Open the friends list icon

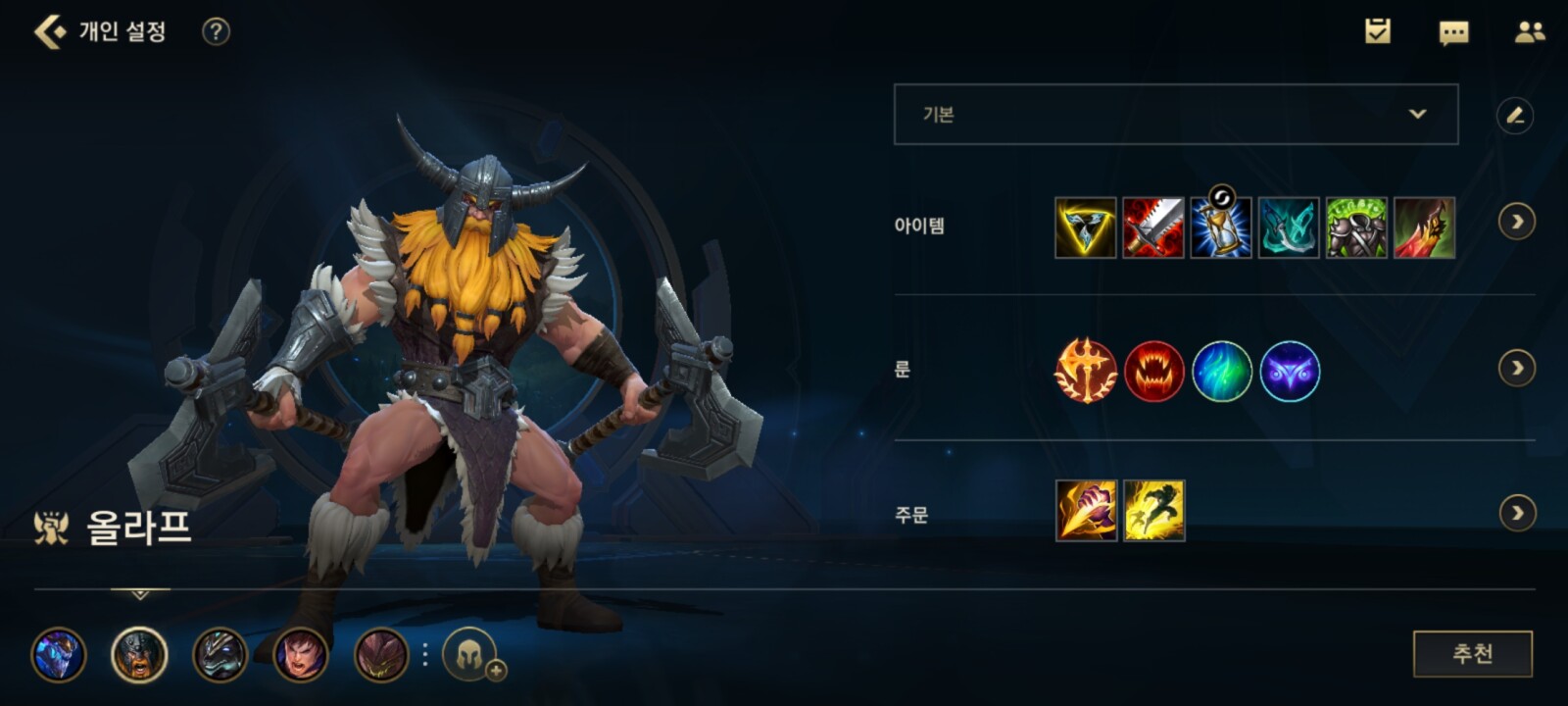point(1529,32)
